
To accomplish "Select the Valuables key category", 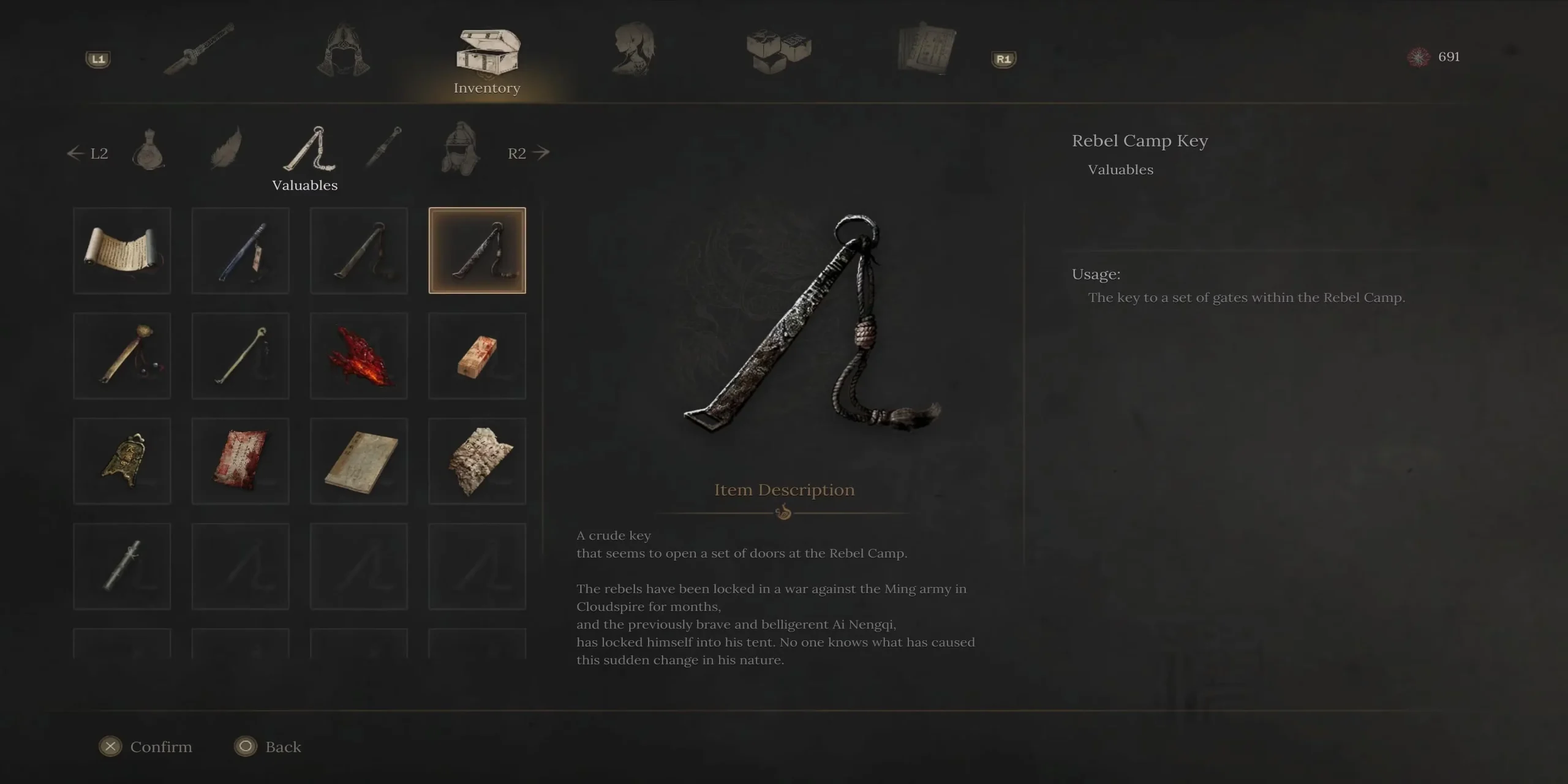I will [x=309, y=150].
